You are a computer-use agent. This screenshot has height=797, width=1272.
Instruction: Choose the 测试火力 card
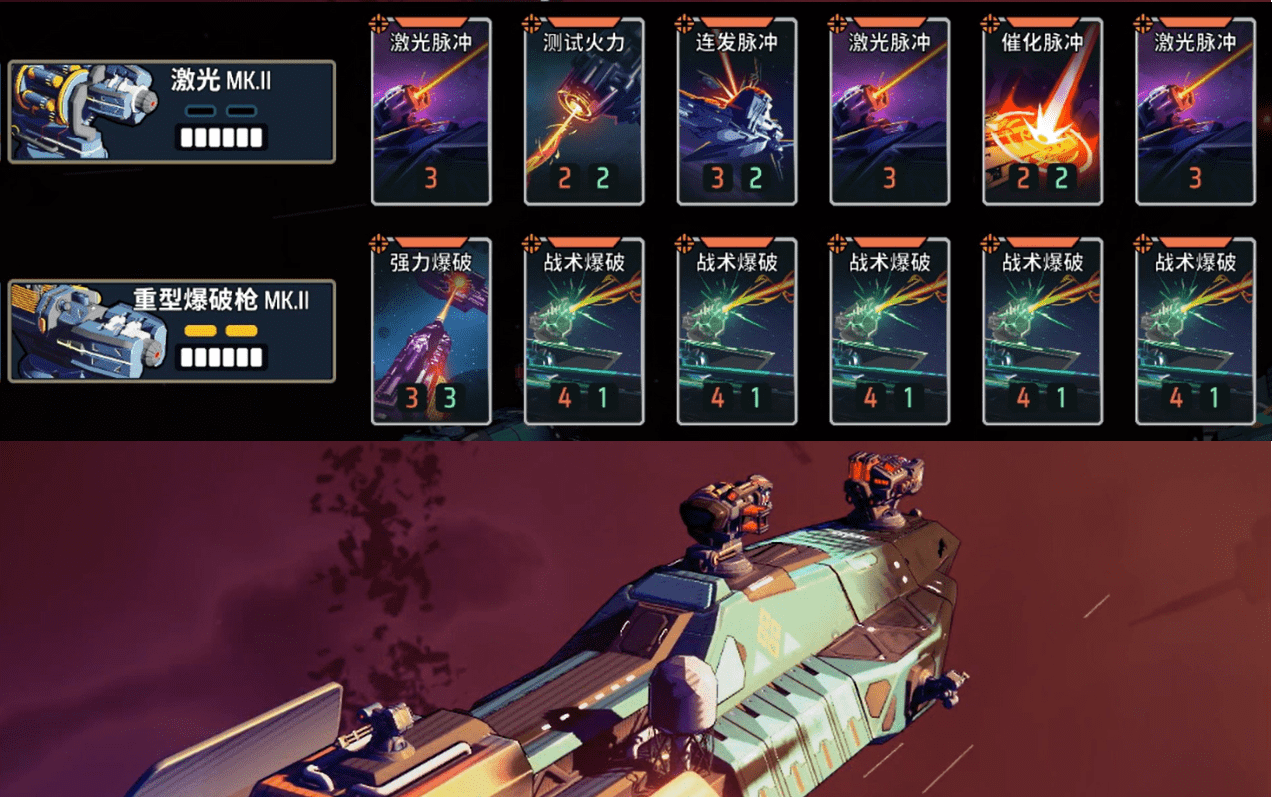[584, 112]
